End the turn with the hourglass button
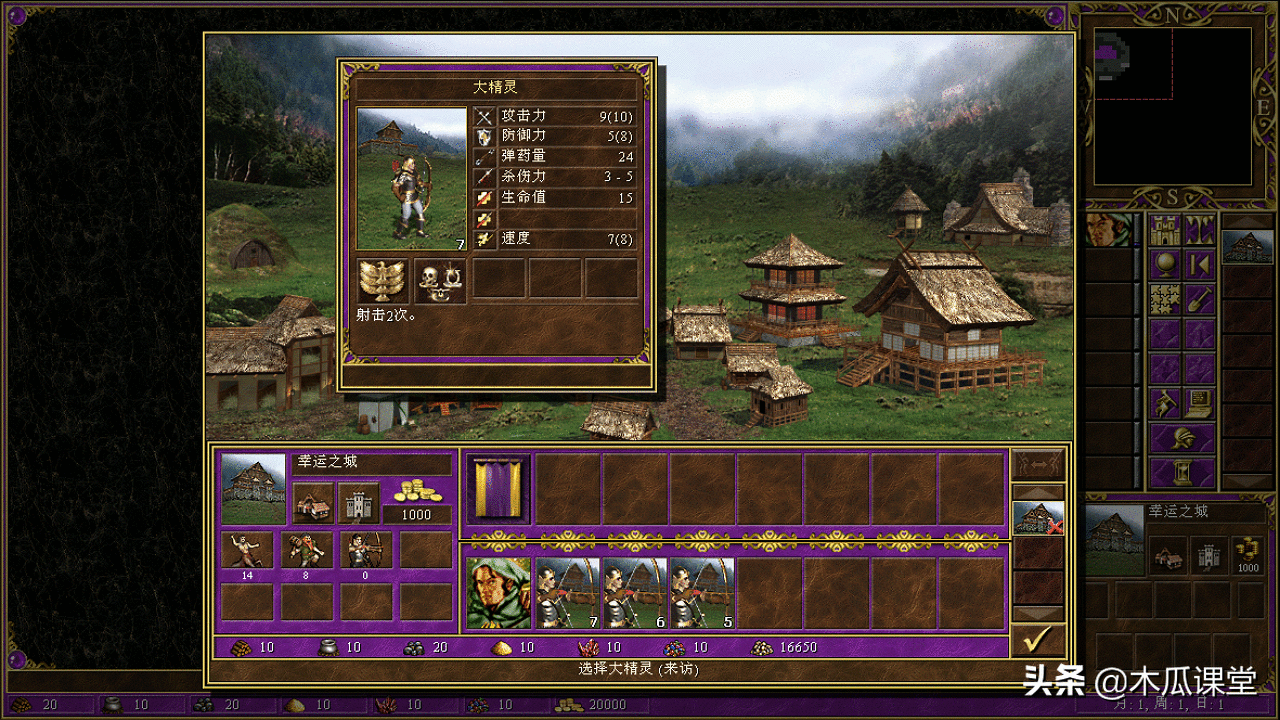 pyautogui.click(x=1182, y=471)
